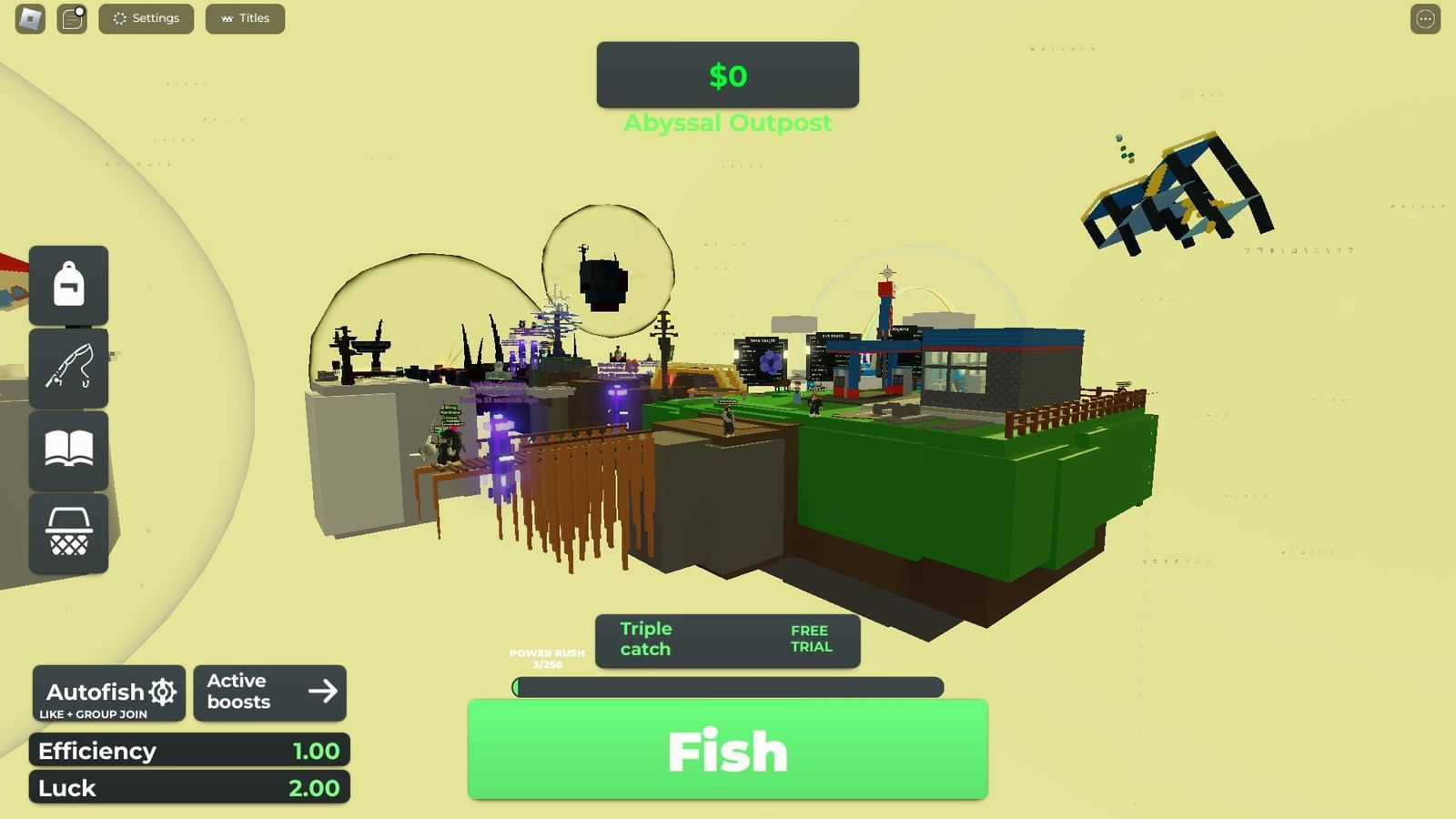Open the Settings menu
Screen dimensions: 1456x819
coord(146,18)
